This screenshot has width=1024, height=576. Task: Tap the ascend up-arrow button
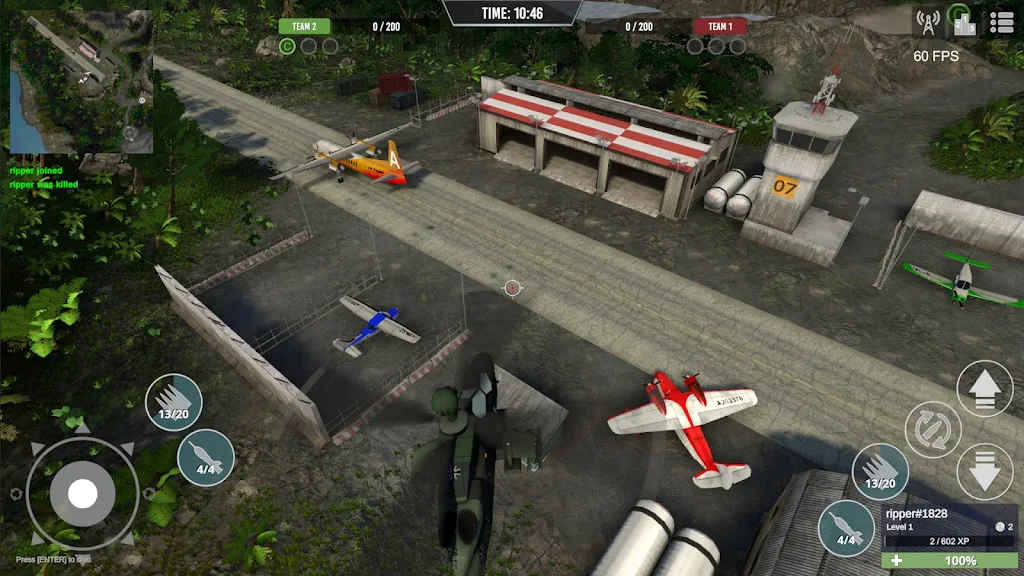pyautogui.click(x=985, y=388)
